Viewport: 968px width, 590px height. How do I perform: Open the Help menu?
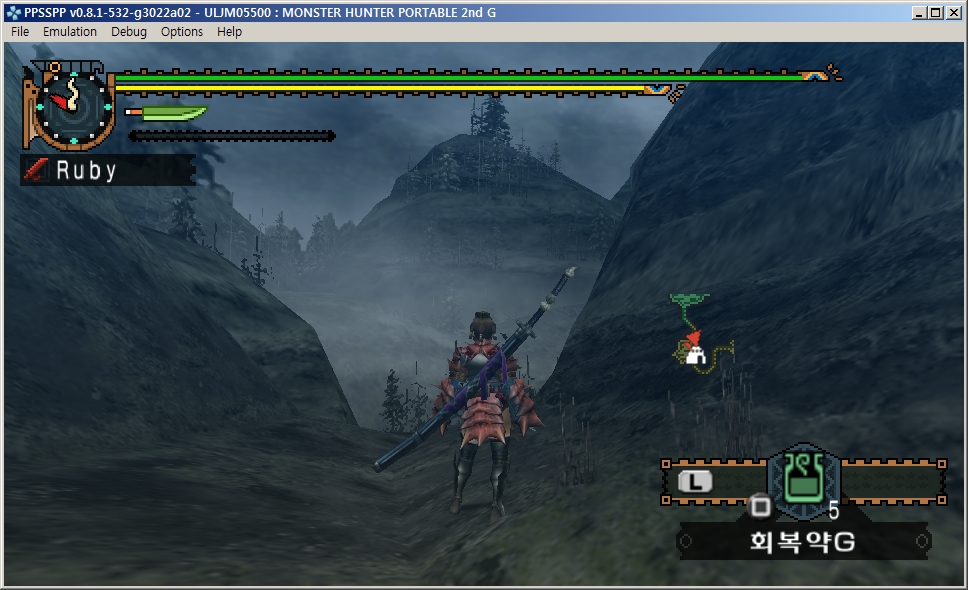point(230,32)
